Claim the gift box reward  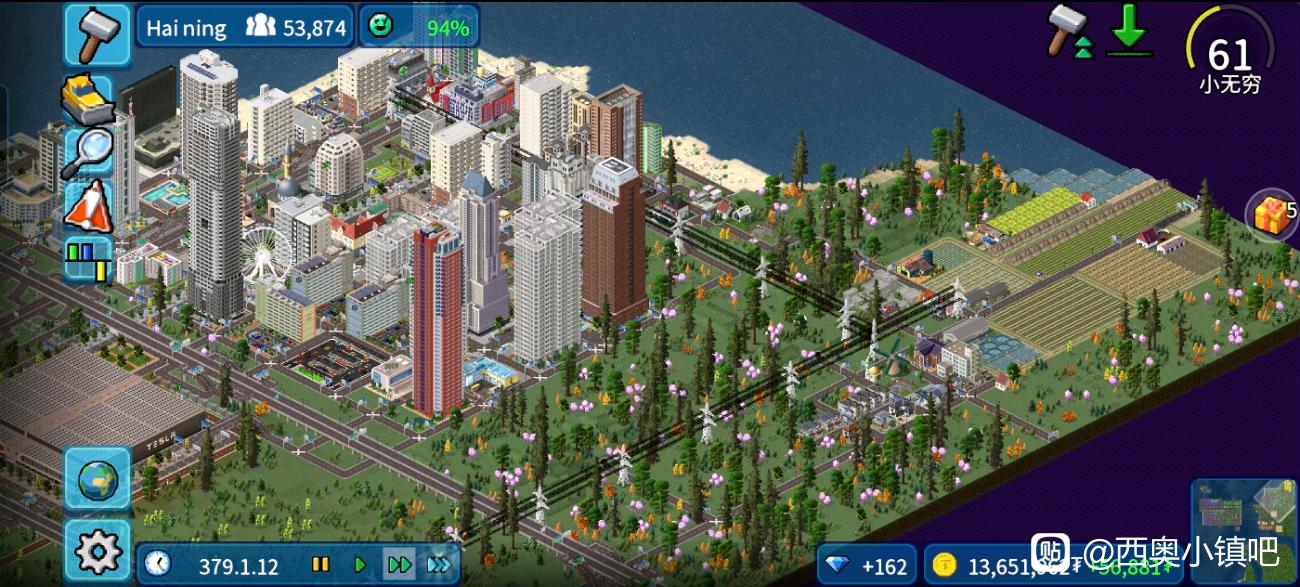(1271, 215)
